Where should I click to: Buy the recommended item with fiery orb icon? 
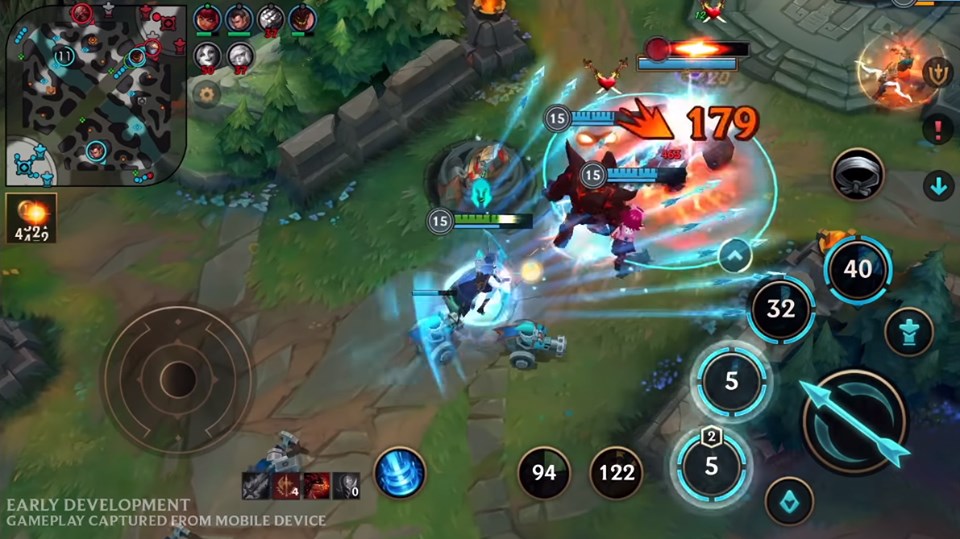tap(31, 217)
